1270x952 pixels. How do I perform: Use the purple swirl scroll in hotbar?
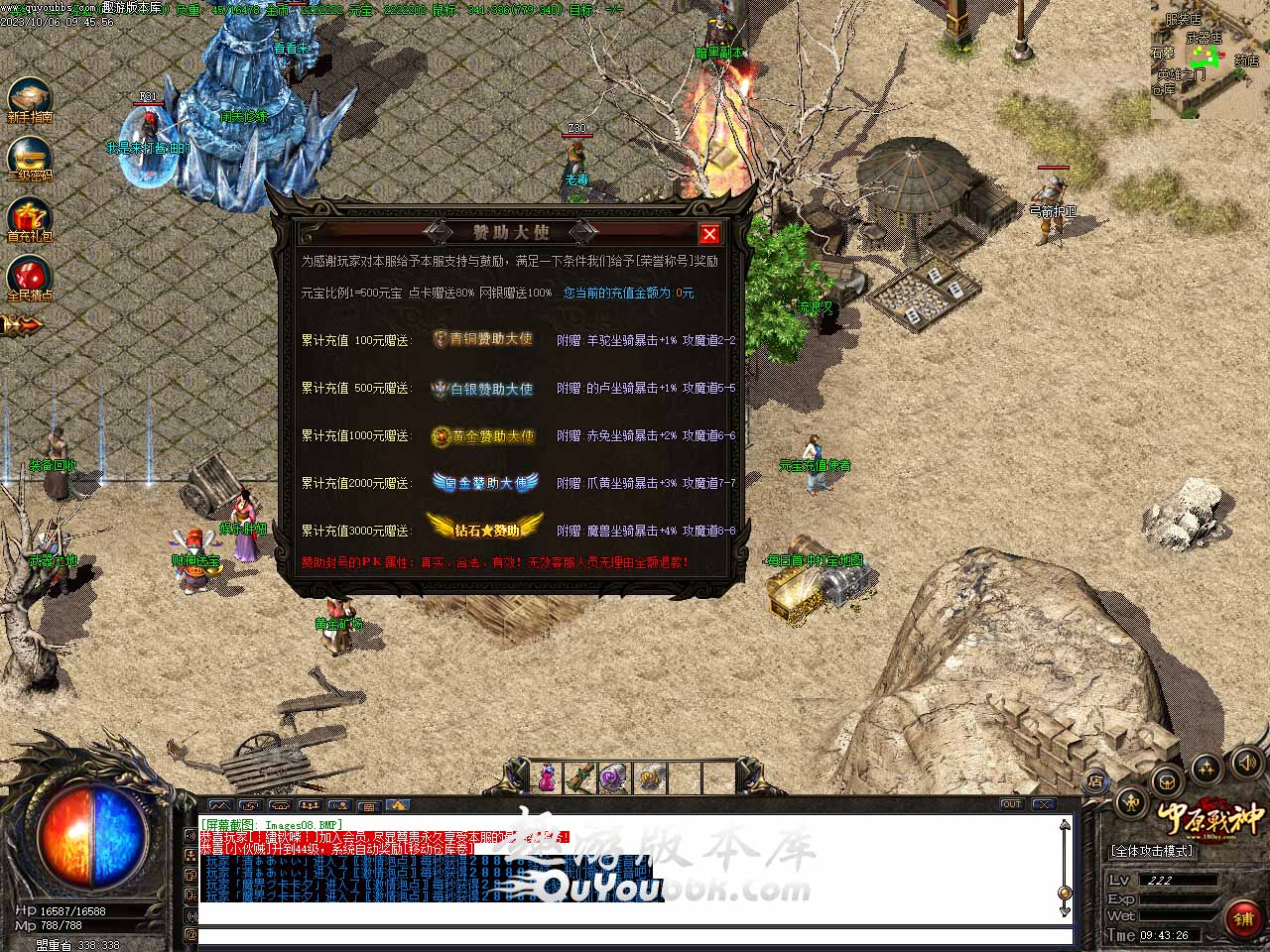tap(613, 778)
